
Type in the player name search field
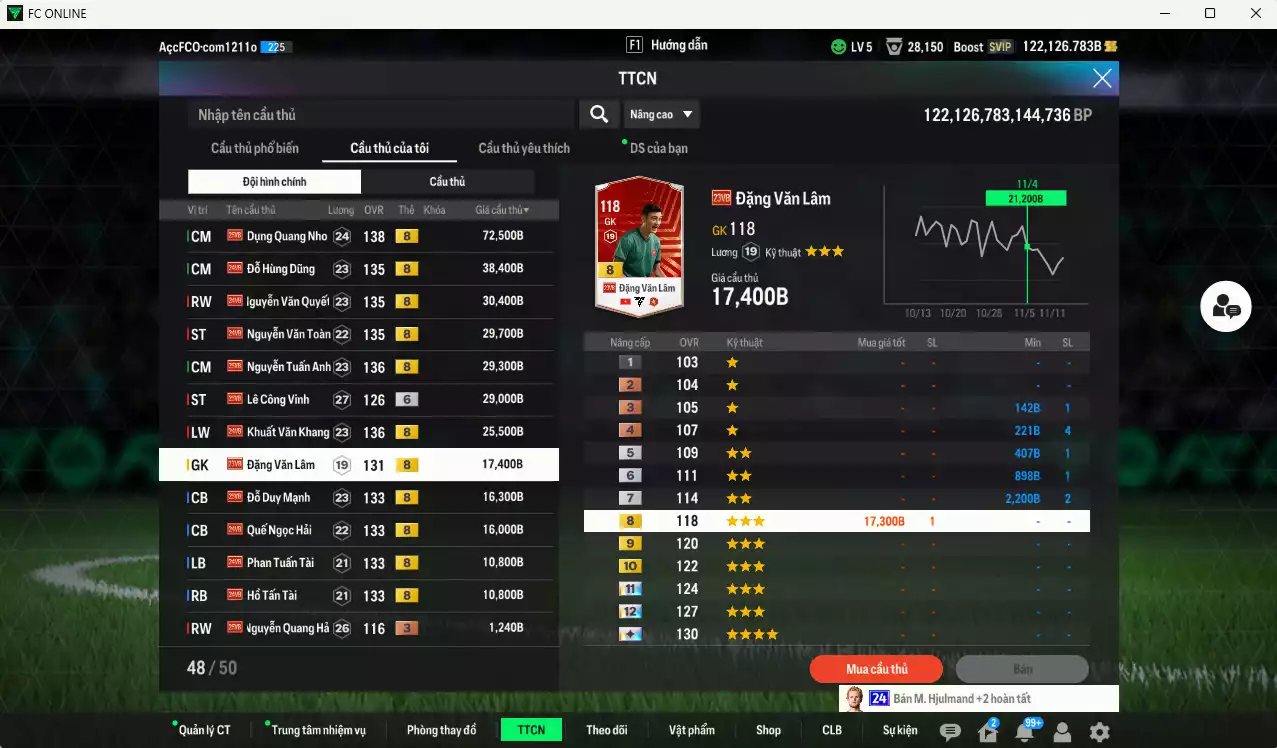click(380, 115)
